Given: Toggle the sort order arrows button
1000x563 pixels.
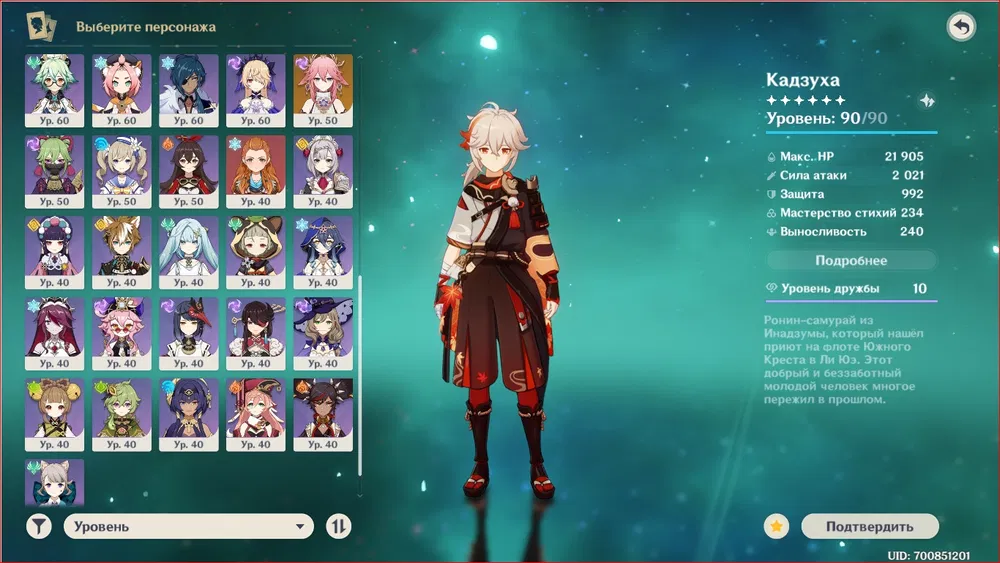Looking at the screenshot, I should pos(339,526).
